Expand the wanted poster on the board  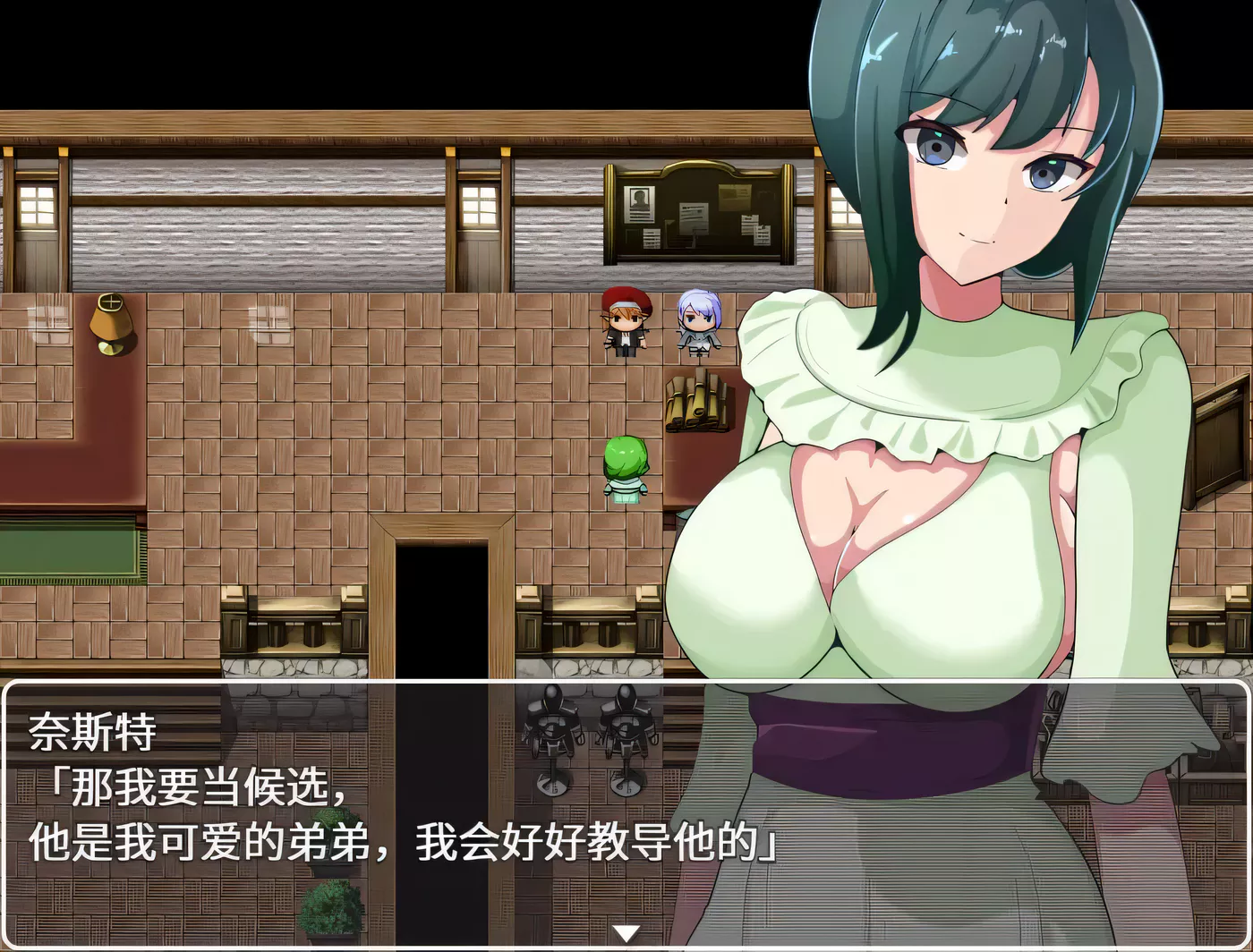(639, 206)
